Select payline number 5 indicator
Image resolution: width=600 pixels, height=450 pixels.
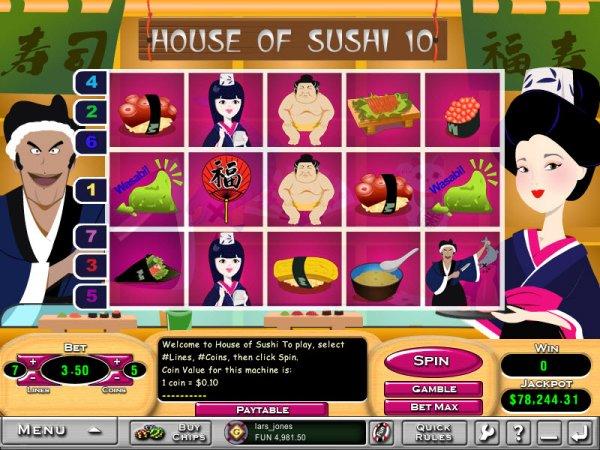point(91,296)
